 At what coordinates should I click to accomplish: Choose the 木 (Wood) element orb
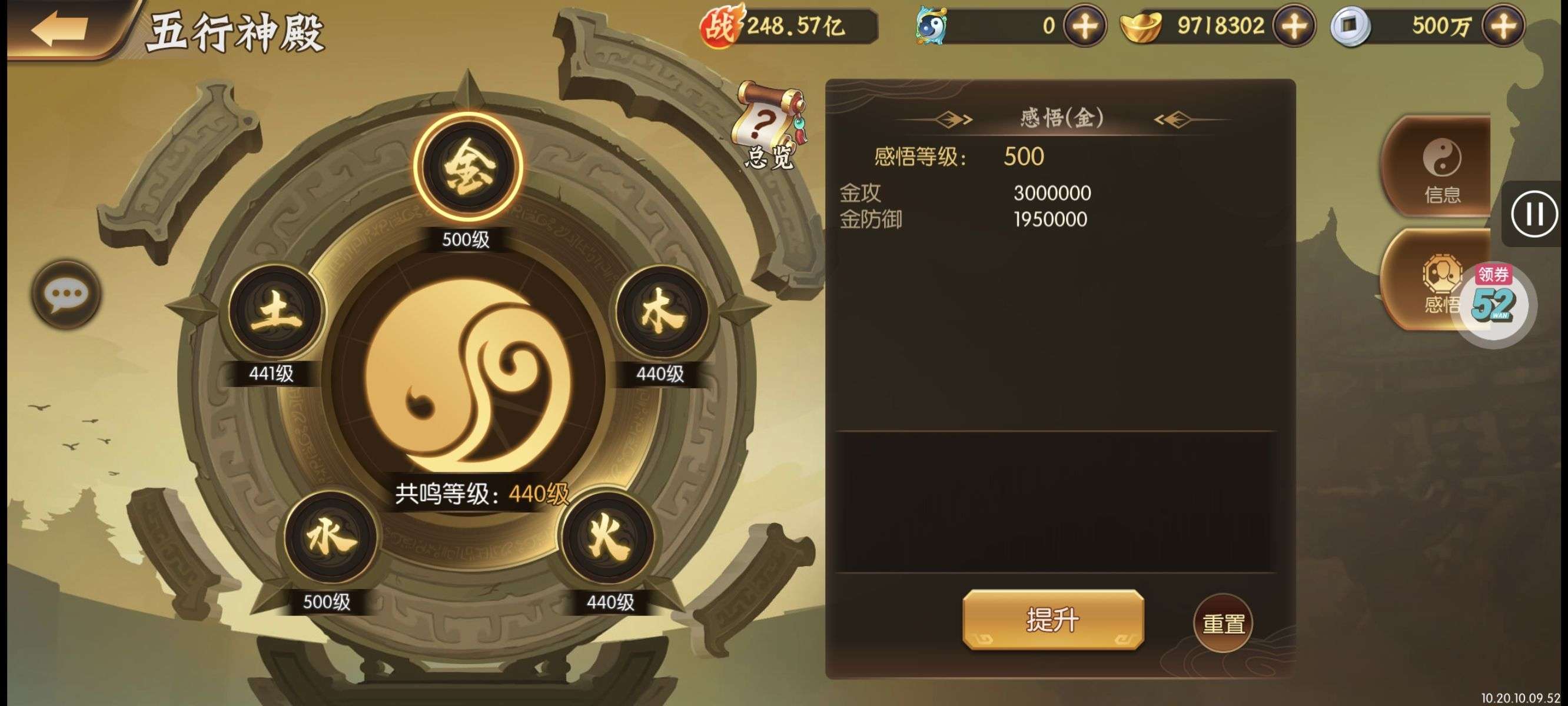(662, 312)
